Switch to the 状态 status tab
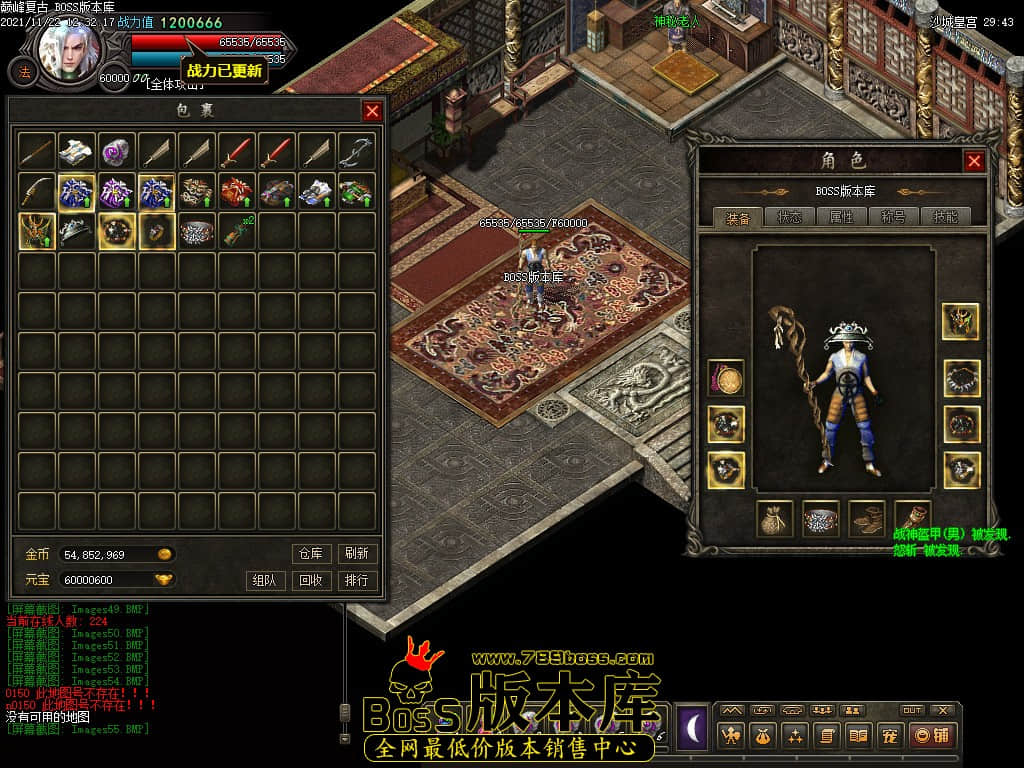The height and width of the screenshot is (768, 1024). coord(790,217)
